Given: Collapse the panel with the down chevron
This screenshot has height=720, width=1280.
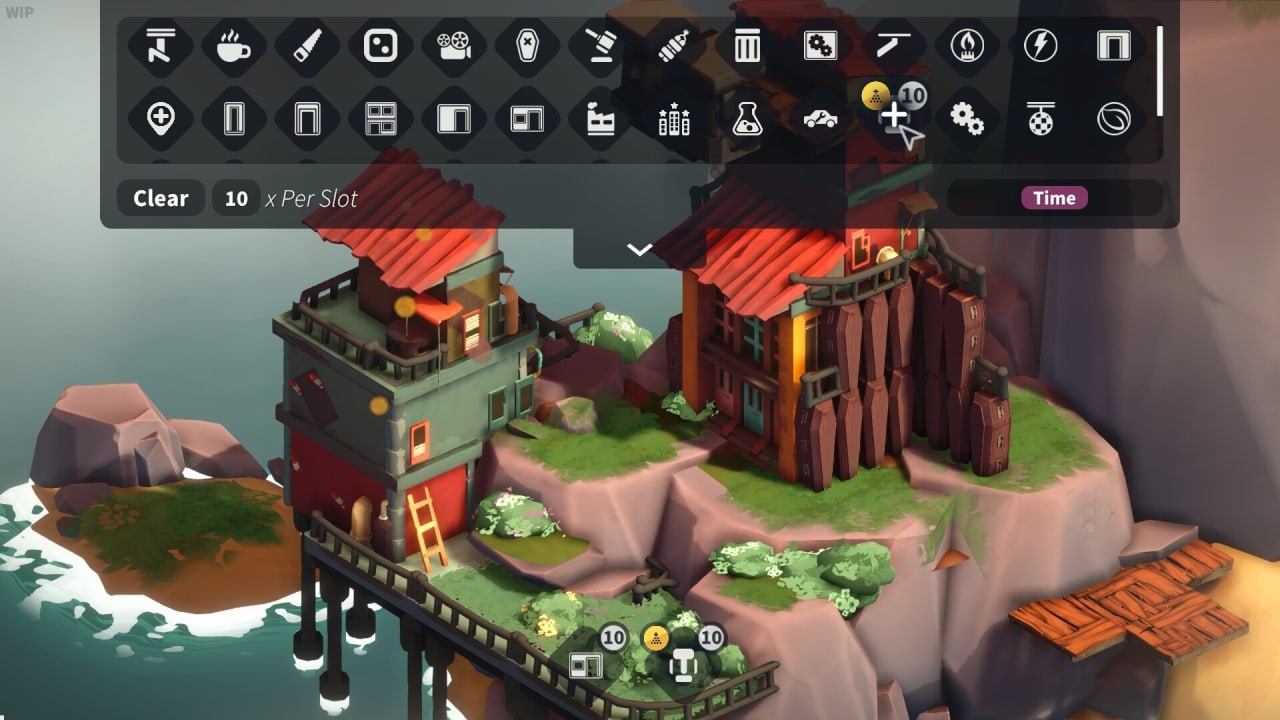Looking at the screenshot, I should [x=639, y=249].
